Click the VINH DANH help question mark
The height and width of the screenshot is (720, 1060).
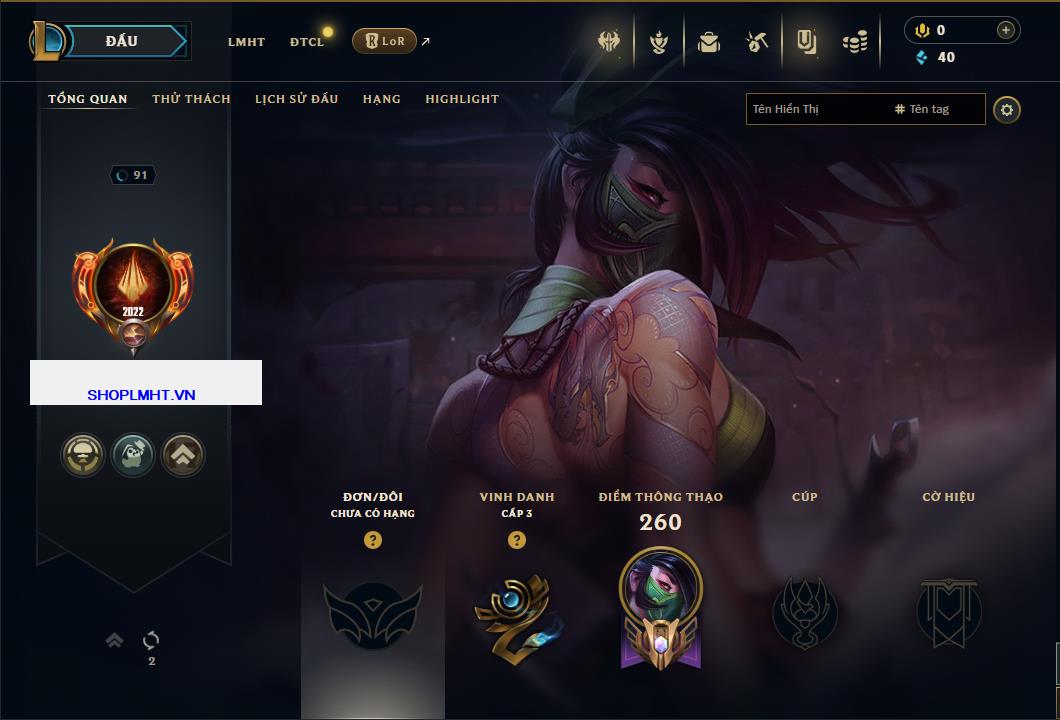click(x=516, y=540)
